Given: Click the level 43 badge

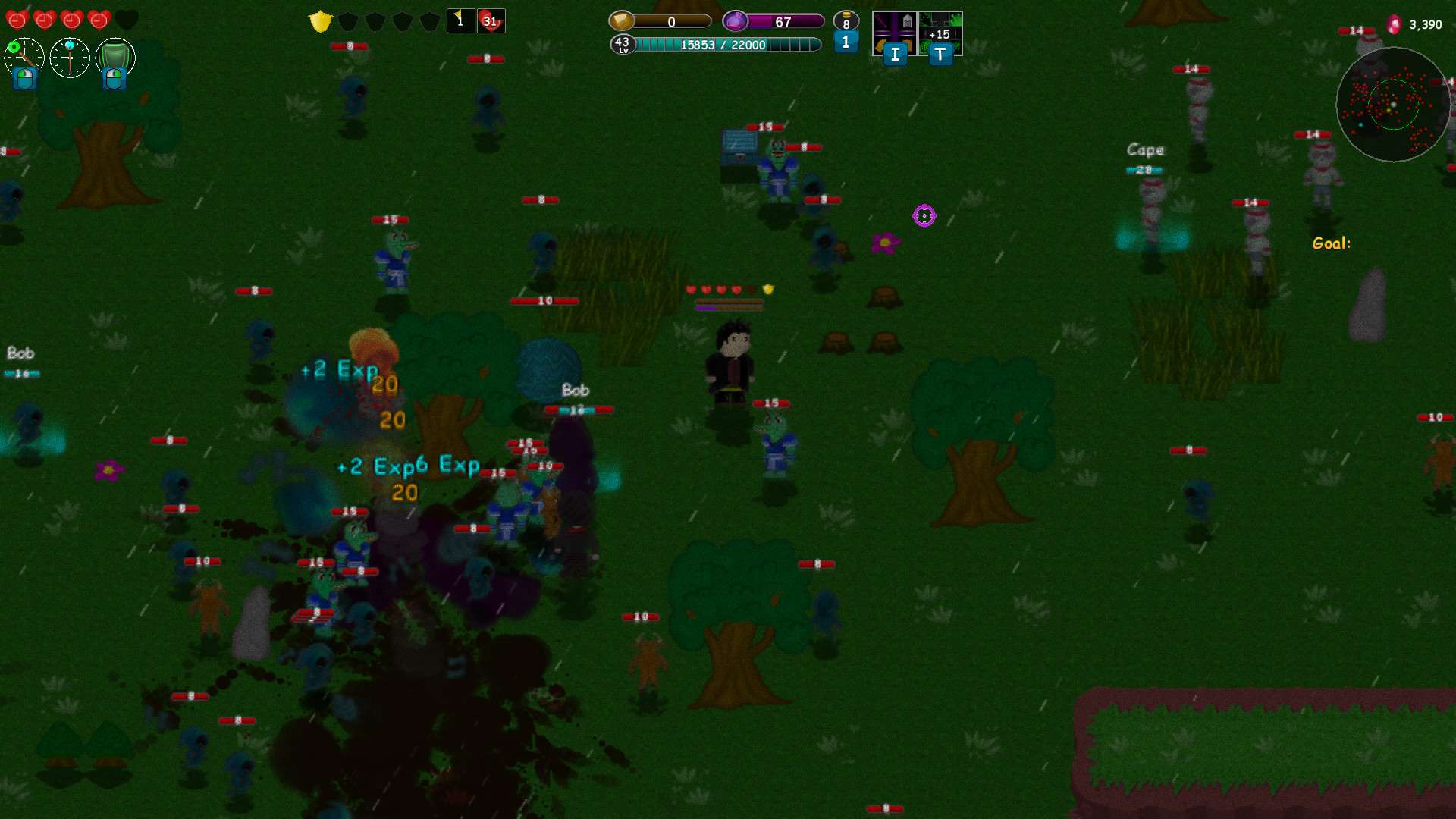Looking at the screenshot, I should 623,45.
